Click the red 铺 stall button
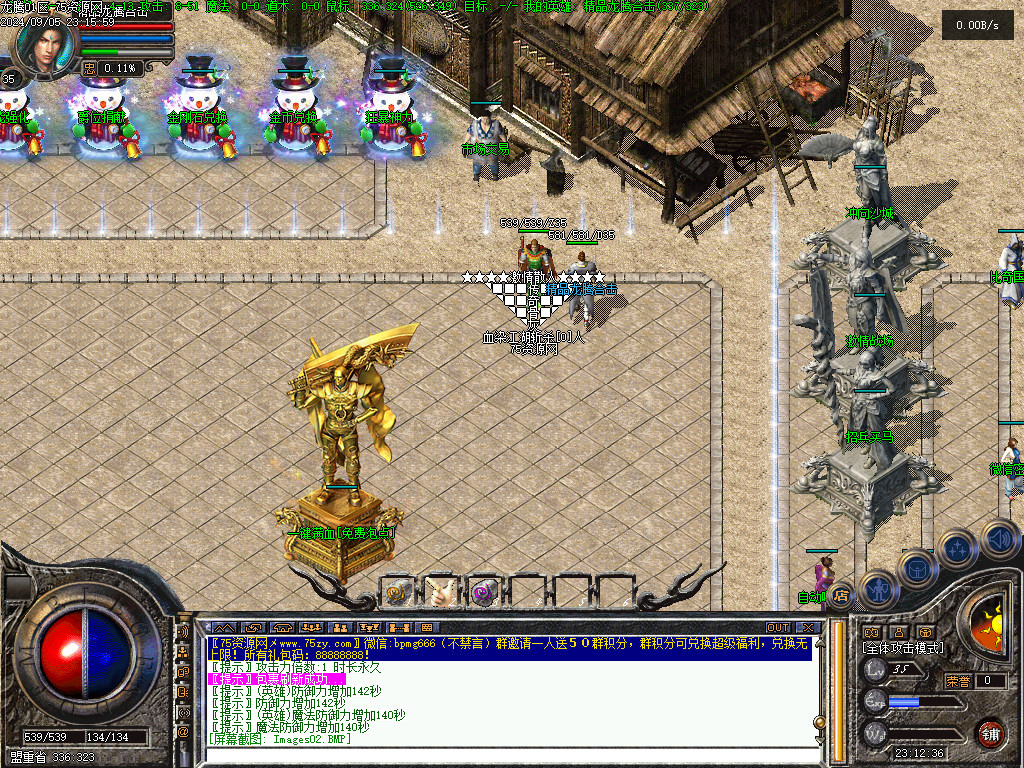The image size is (1024, 768). point(990,732)
